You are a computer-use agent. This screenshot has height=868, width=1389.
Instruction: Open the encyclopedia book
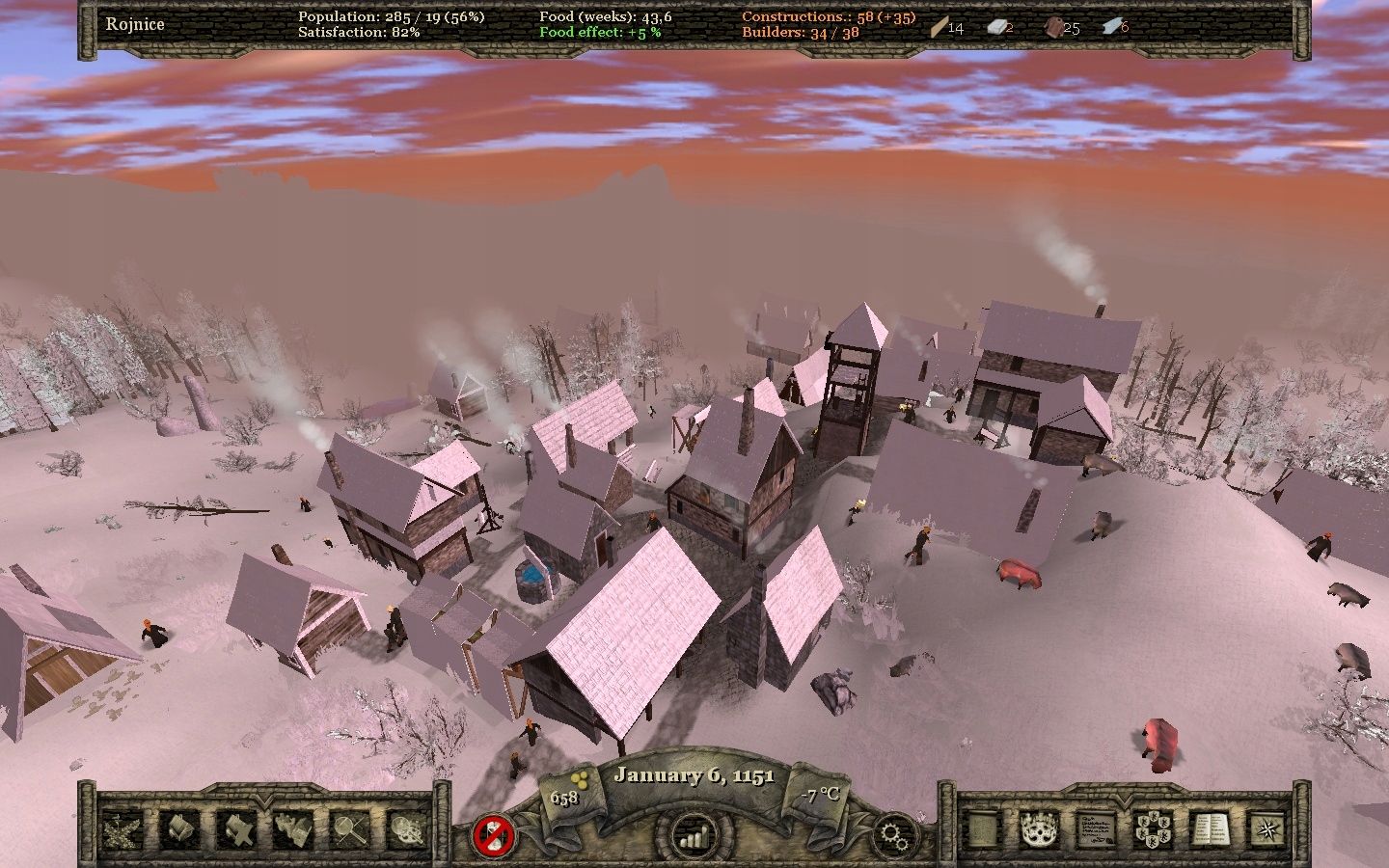(1209, 827)
